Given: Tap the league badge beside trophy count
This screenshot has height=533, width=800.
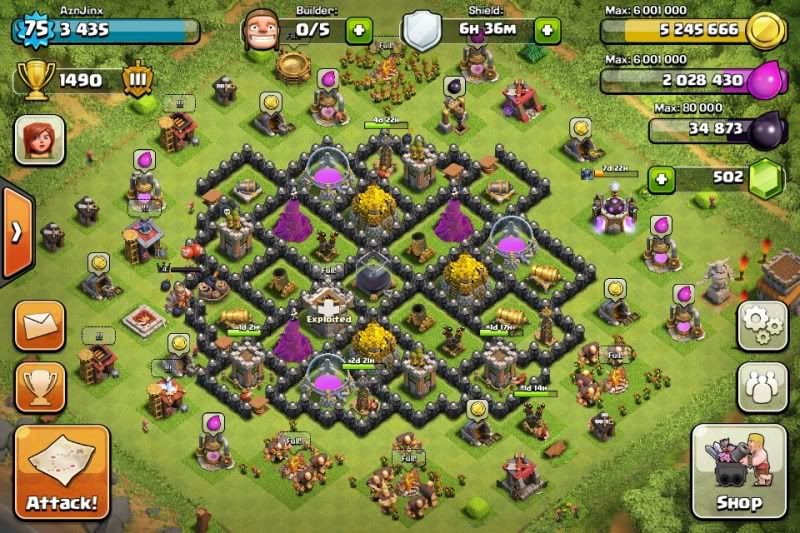Looking at the screenshot, I should click(x=137, y=79).
